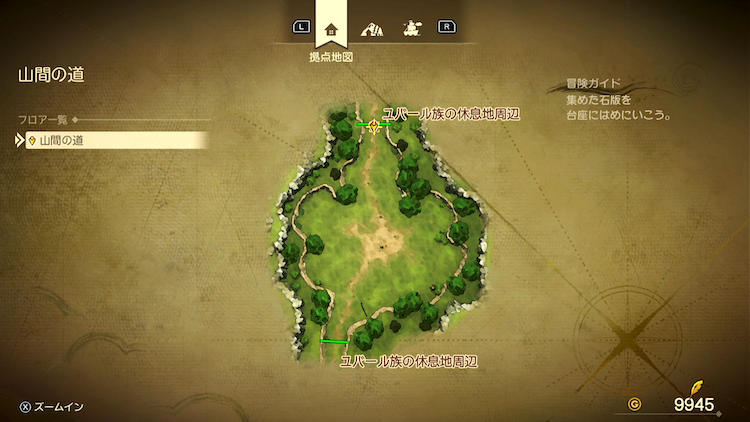
Task: Select the lower ユバール族の休息地周辺 exit label
Action: click(x=409, y=360)
